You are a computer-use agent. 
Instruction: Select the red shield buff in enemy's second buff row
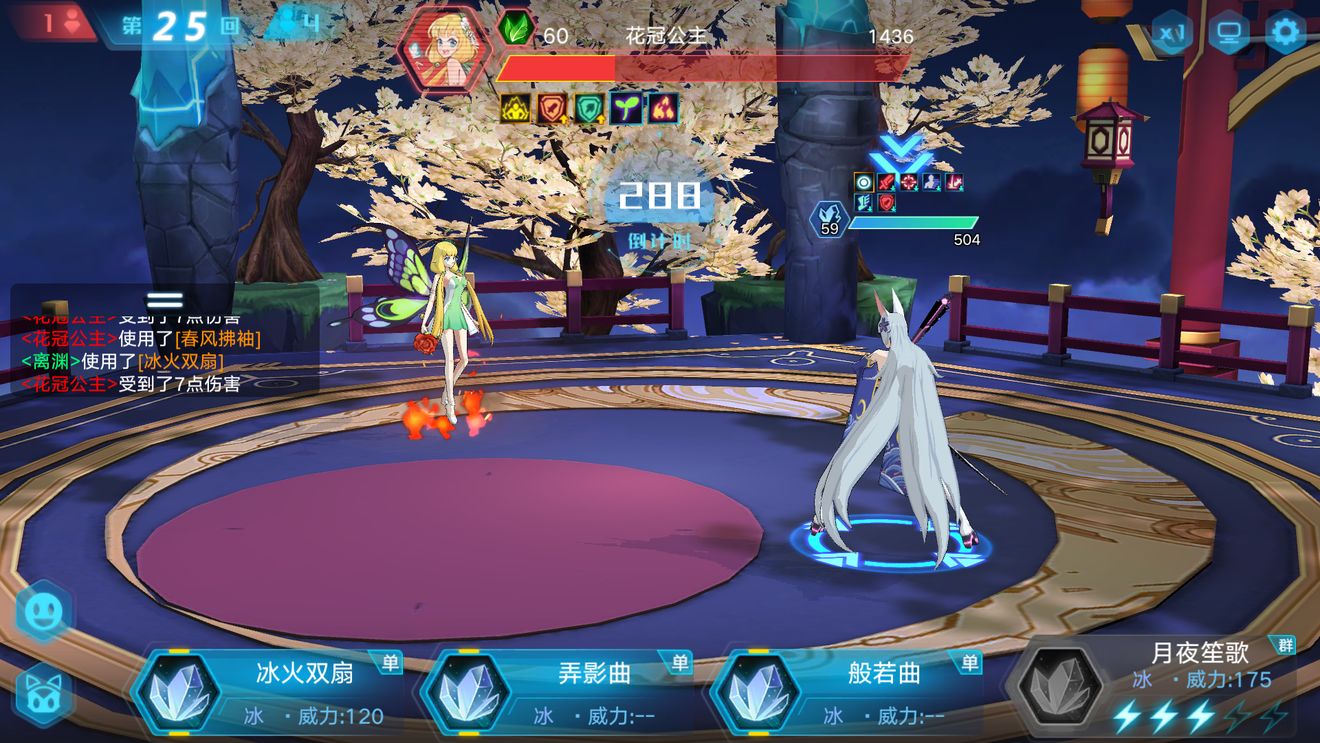[x=886, y=203]
